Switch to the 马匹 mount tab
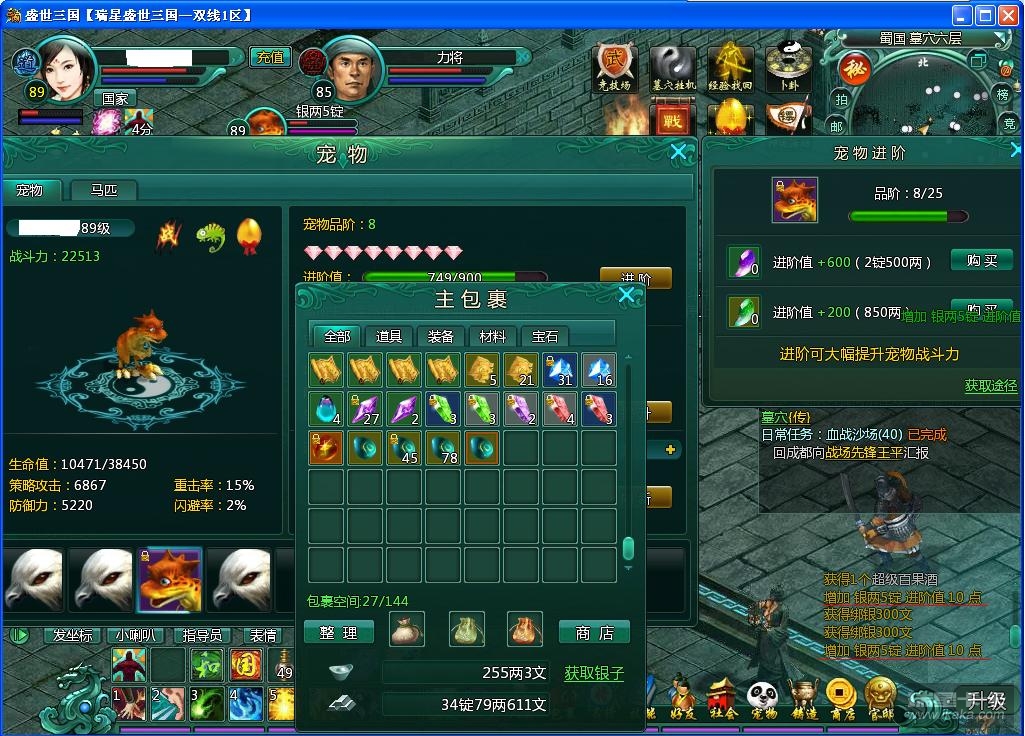The height and width of the screenshot is (736, 1025). click(x=104, y=190)
